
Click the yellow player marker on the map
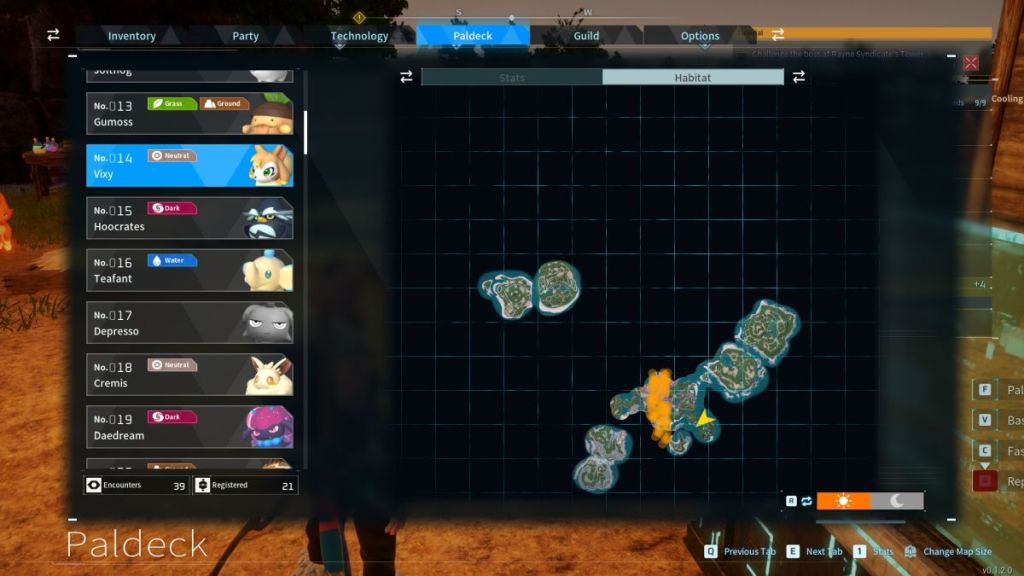point(706,420)
